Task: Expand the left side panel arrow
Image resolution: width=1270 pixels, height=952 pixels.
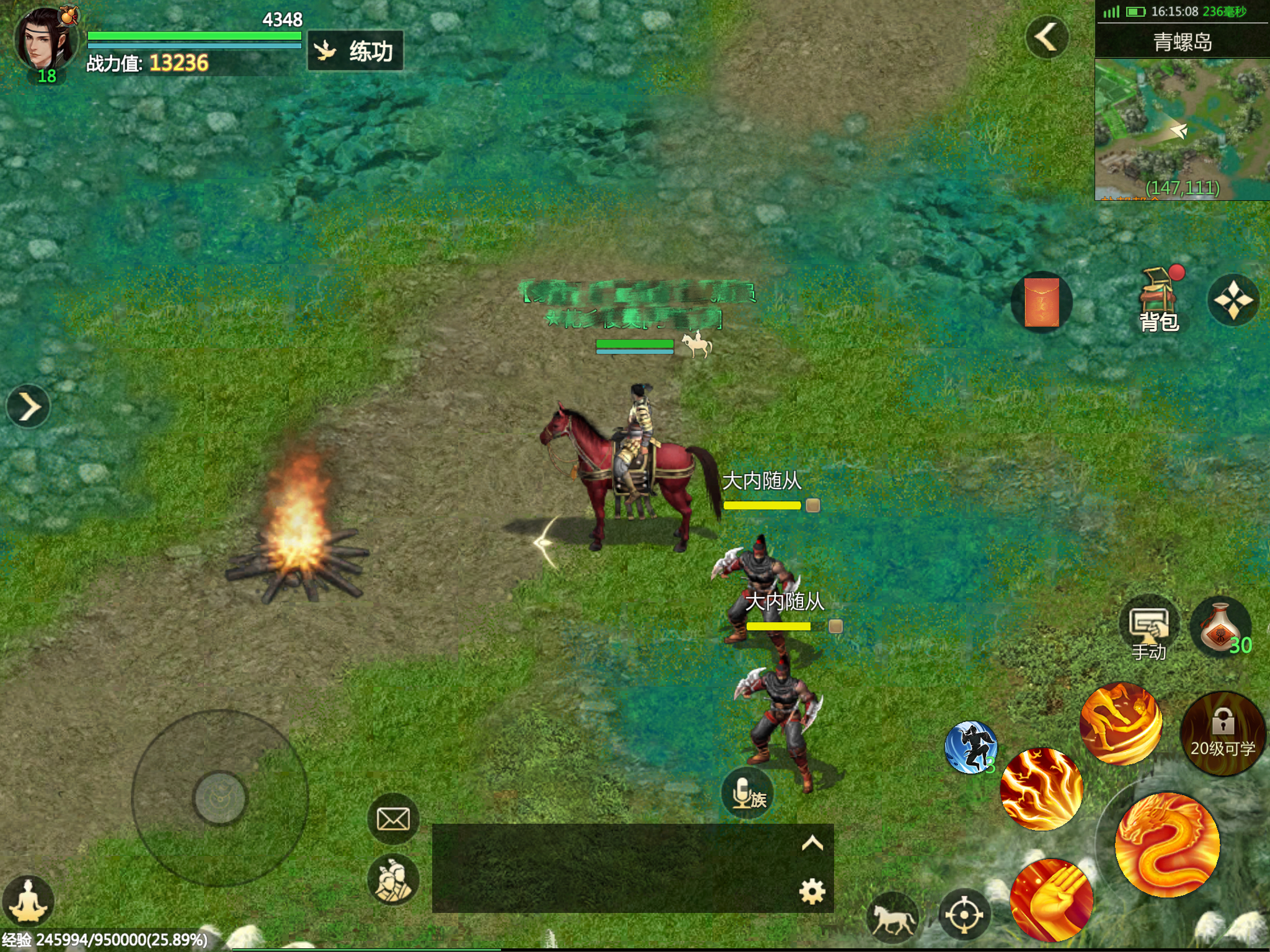Action: (28, 407)
